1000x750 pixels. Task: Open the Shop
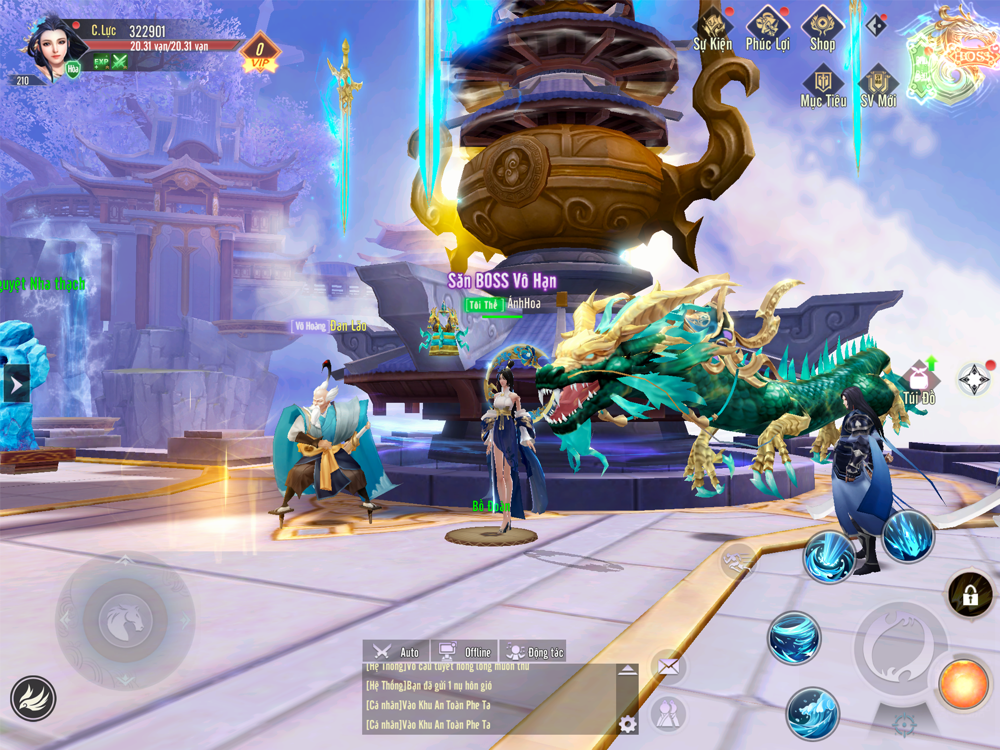[x=822, y=27]
